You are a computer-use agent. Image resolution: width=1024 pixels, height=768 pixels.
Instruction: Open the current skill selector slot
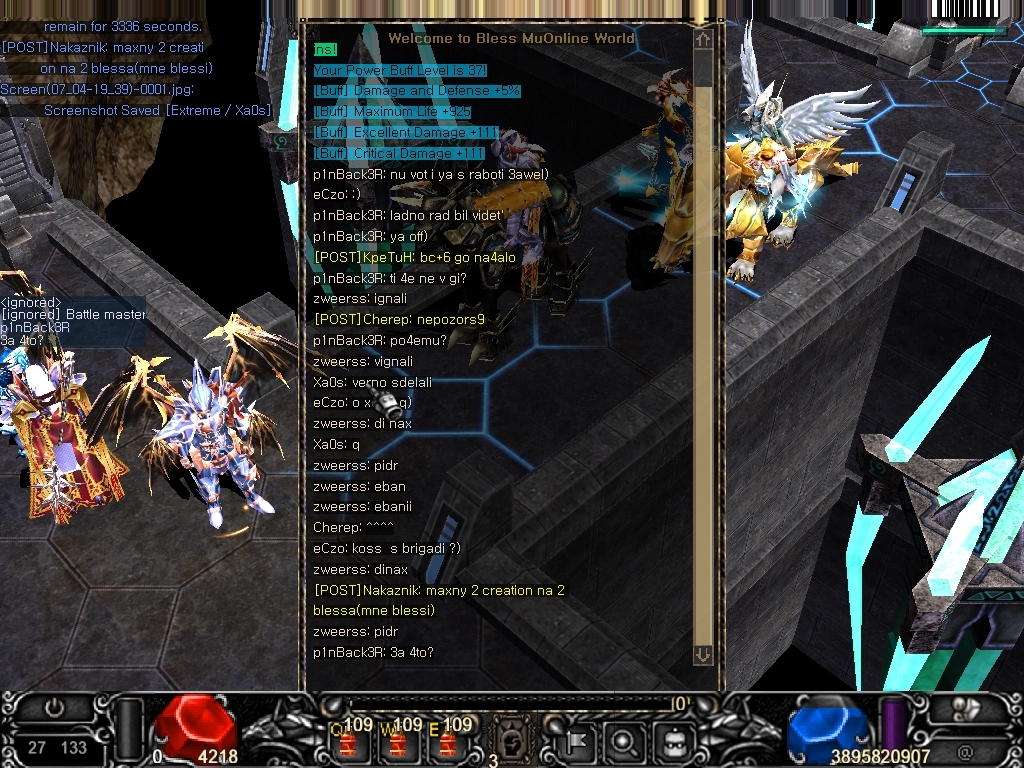(x=509, y=741)
